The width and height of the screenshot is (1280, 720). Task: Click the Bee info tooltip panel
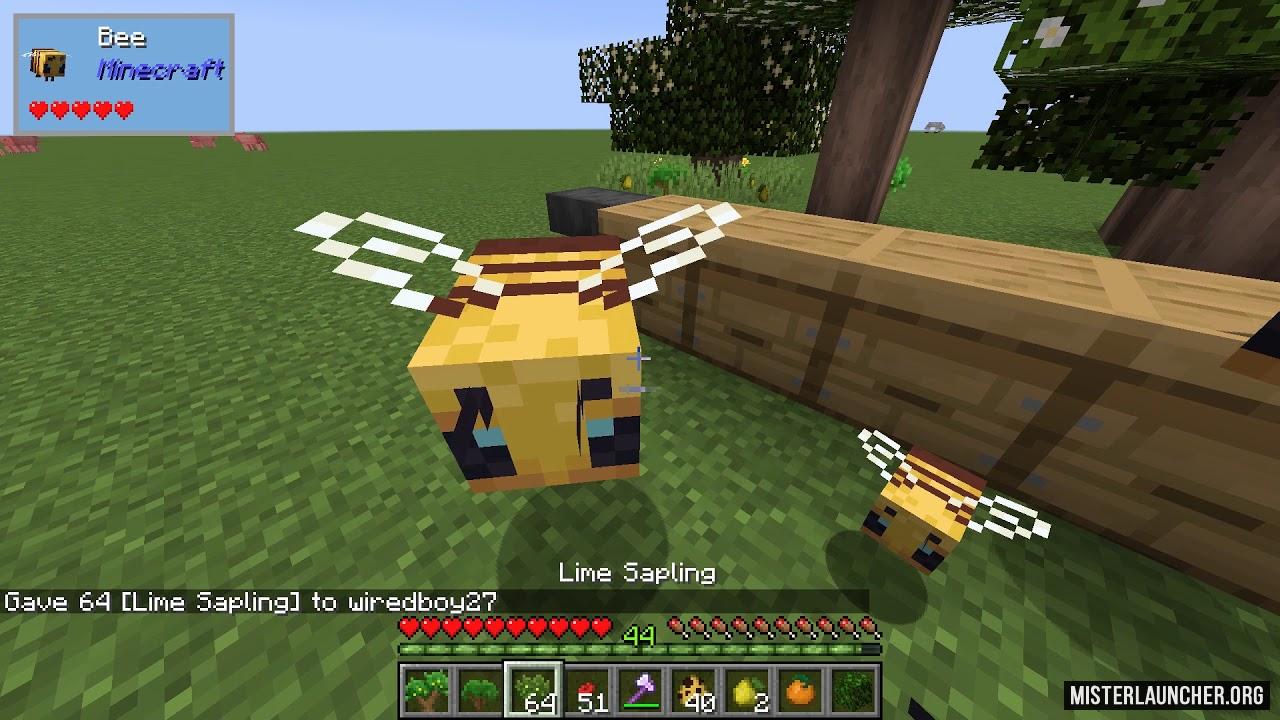click(x=124, y=74)
